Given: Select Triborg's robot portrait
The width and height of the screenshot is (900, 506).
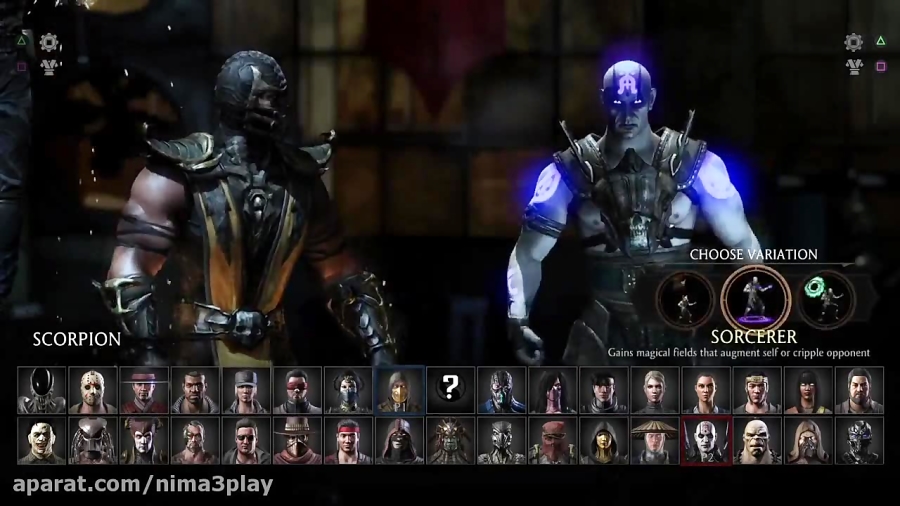Looking at the screenshot, I should tap(859, 441).
